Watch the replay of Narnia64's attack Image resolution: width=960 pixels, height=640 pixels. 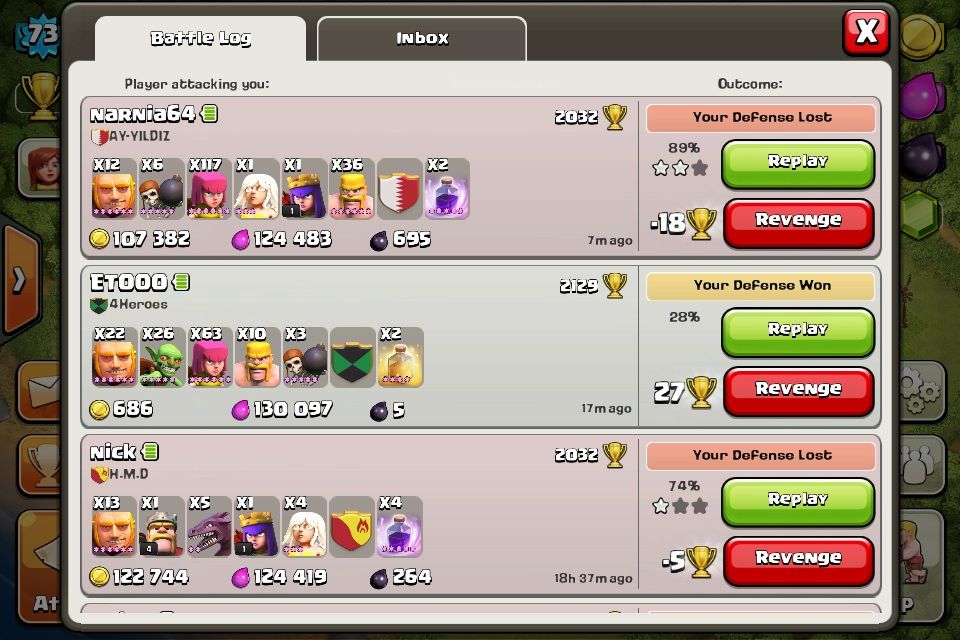(x=797, y=162)
